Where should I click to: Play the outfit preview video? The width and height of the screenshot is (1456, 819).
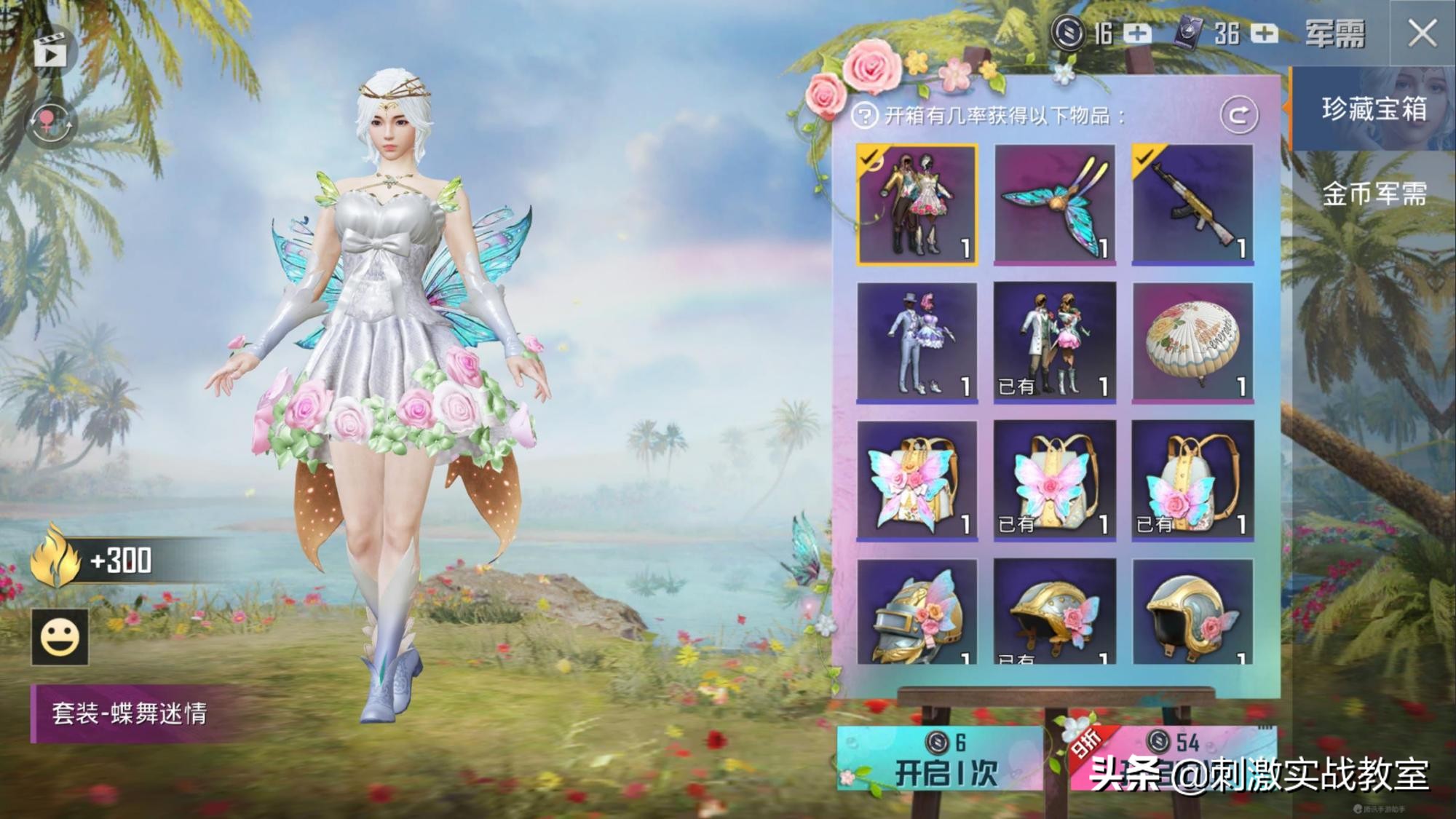point(50,52)
